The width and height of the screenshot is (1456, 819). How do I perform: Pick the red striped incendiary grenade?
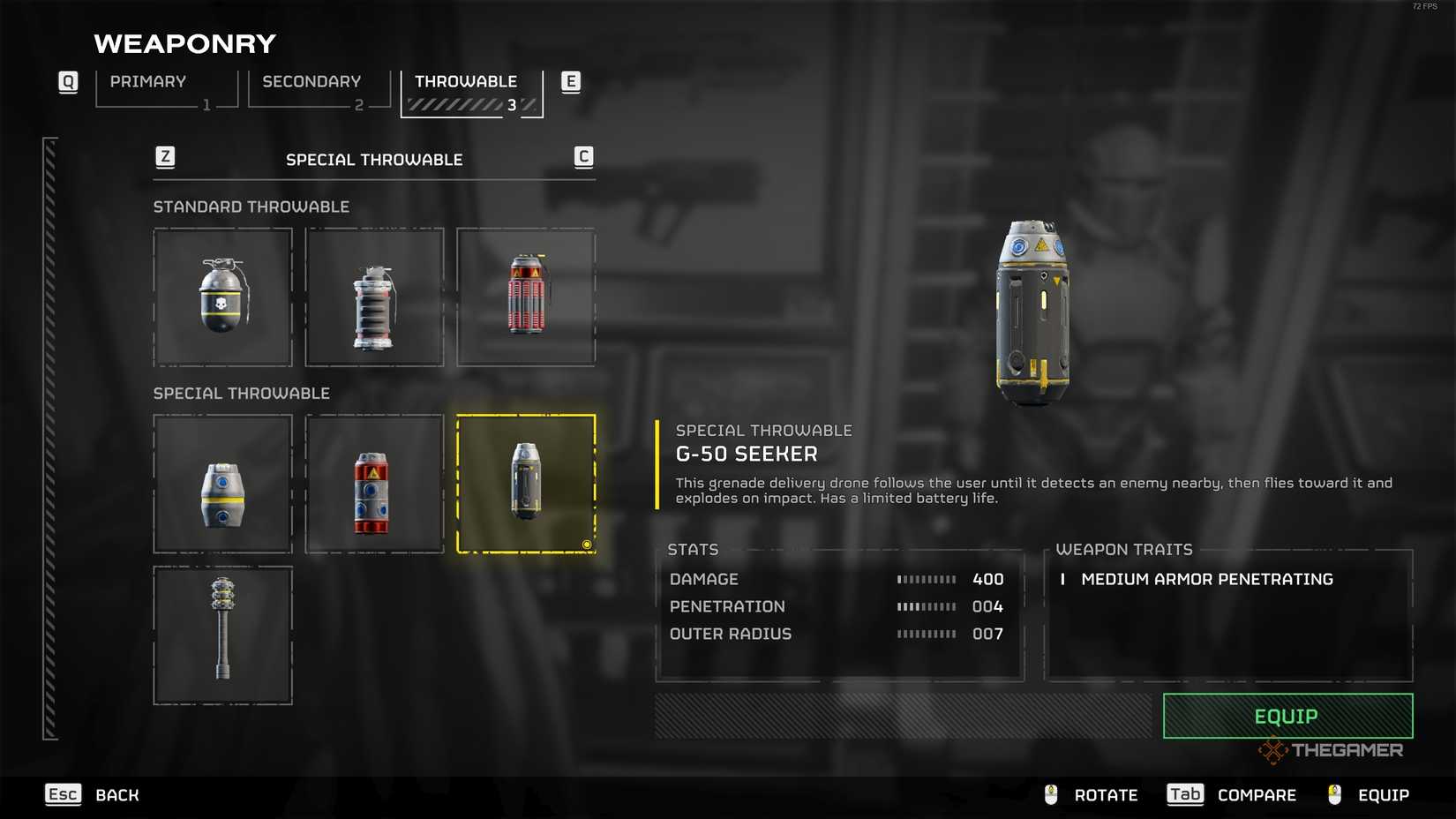(526, 297)
